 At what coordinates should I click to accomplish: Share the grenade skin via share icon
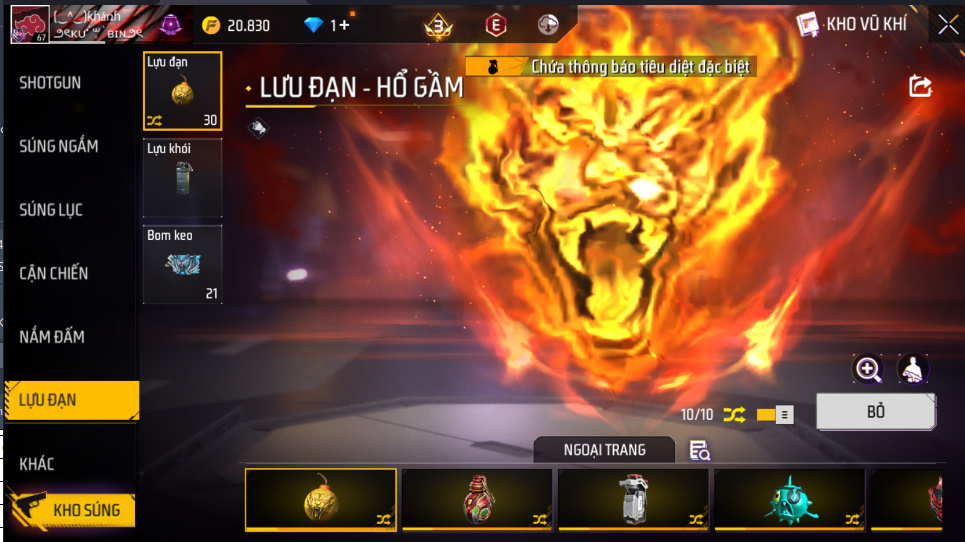pos(920,87)
